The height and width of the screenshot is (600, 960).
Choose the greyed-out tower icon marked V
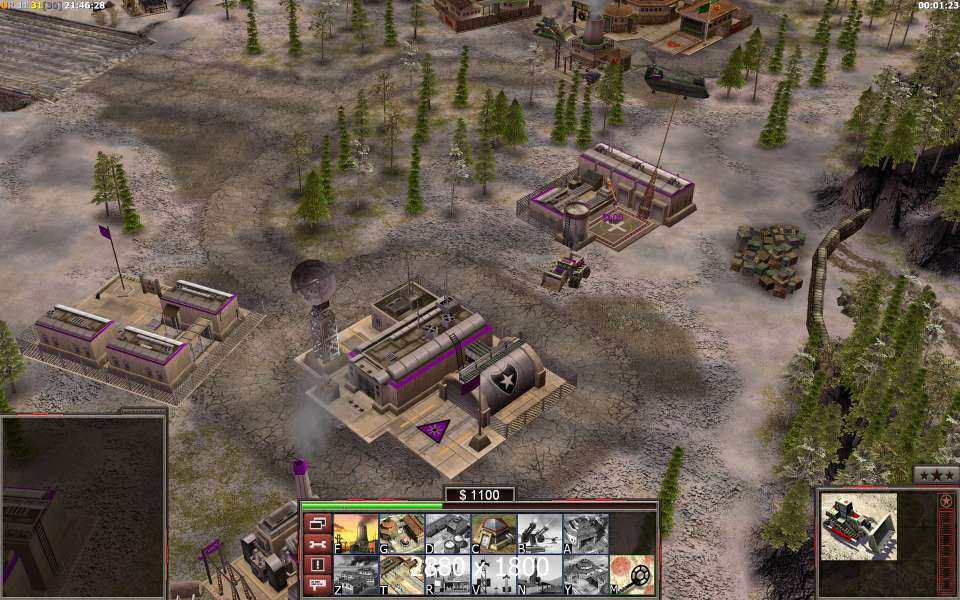click(x=493, y=575)
